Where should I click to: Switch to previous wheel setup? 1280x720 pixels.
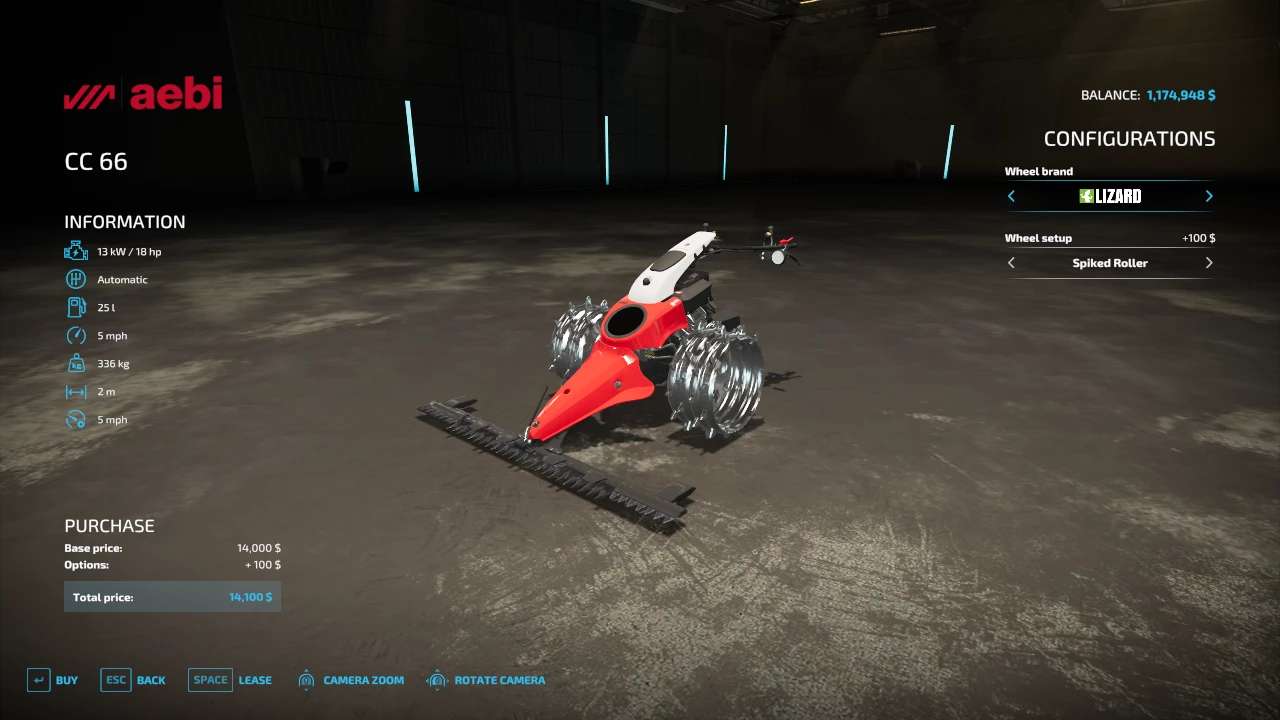click(1011, 263)
